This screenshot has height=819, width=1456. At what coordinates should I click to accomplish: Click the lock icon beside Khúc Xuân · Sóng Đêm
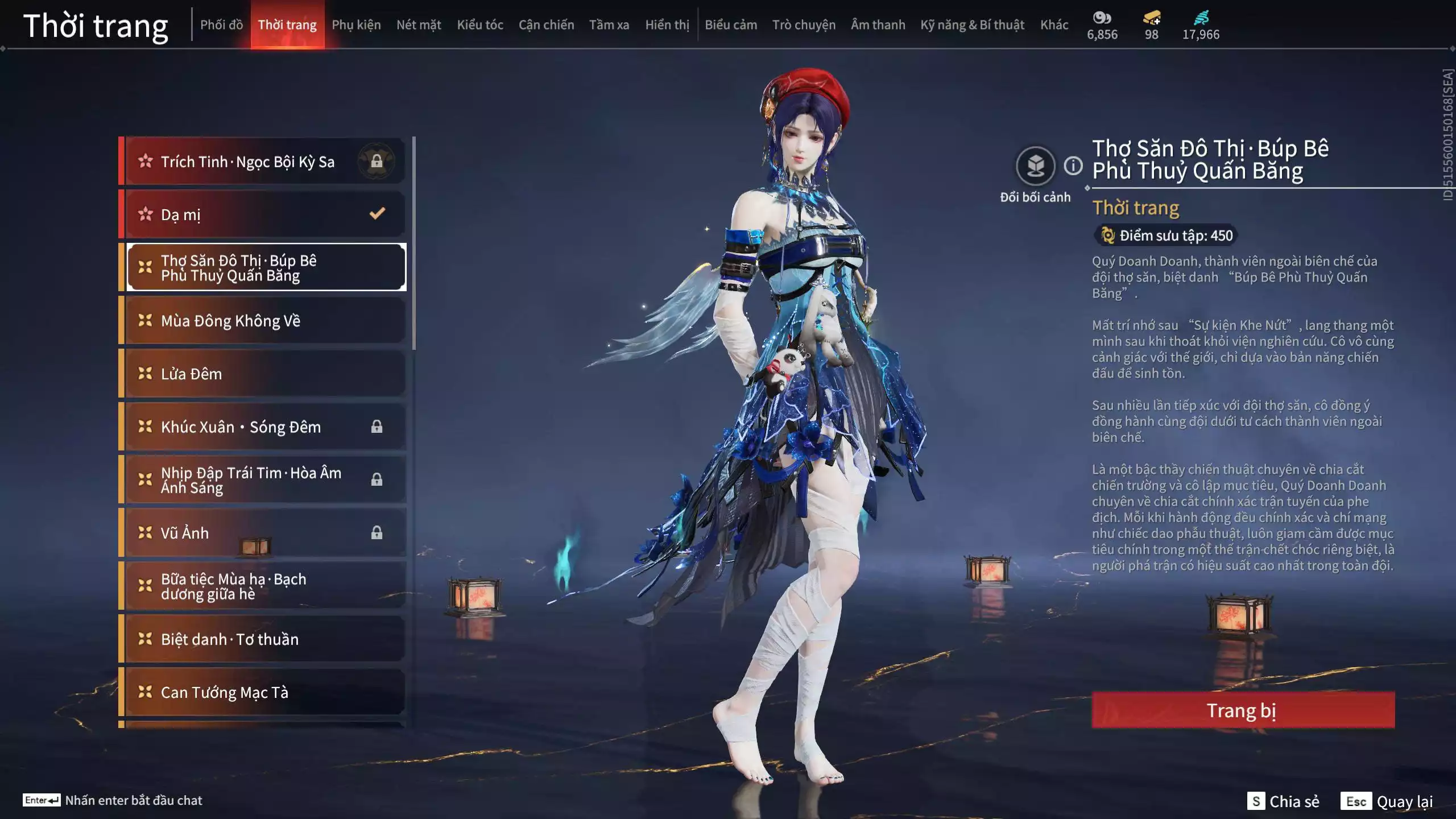point(376,427)
